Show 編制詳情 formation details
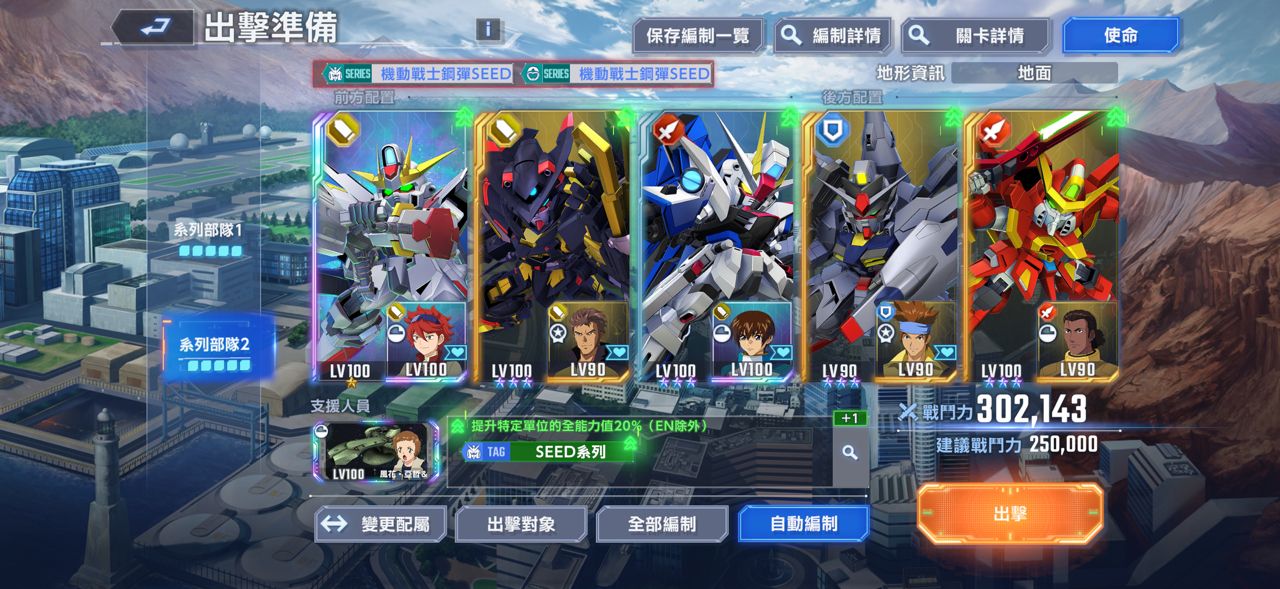Screen dimensions: 1280x589 [x=833, y=36]
